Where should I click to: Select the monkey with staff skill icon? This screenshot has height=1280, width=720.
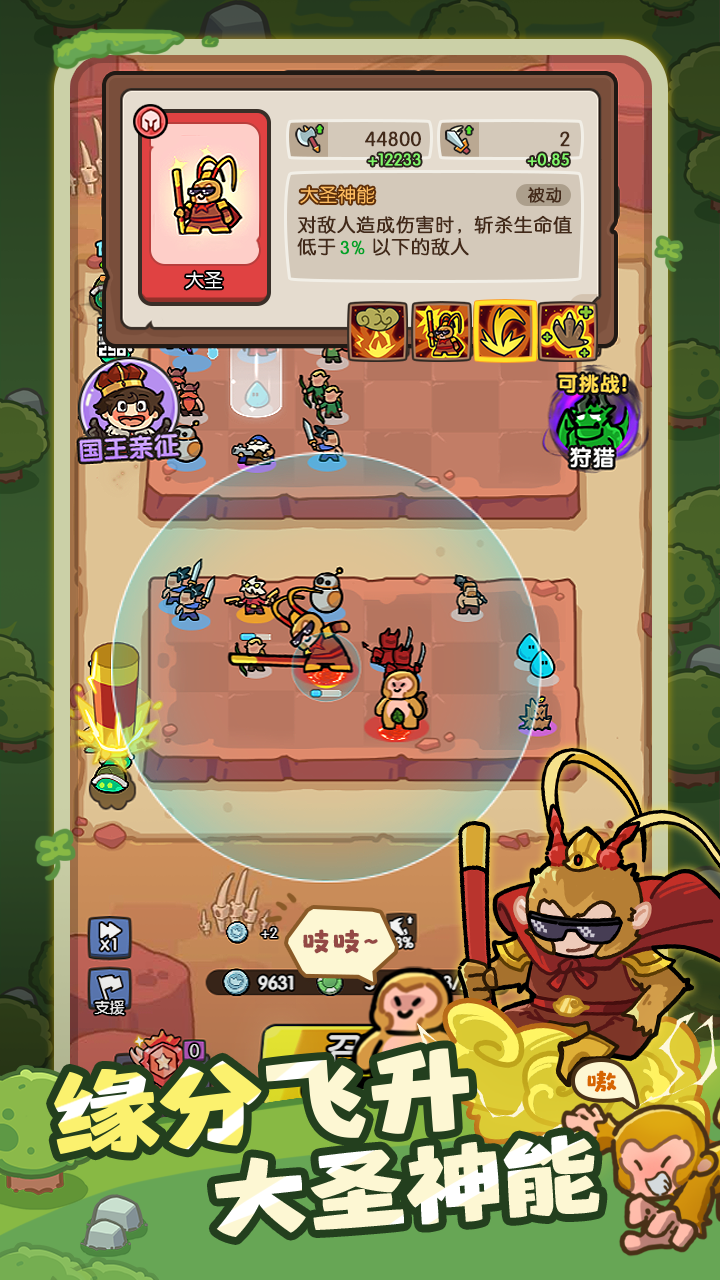coord(441,331)
